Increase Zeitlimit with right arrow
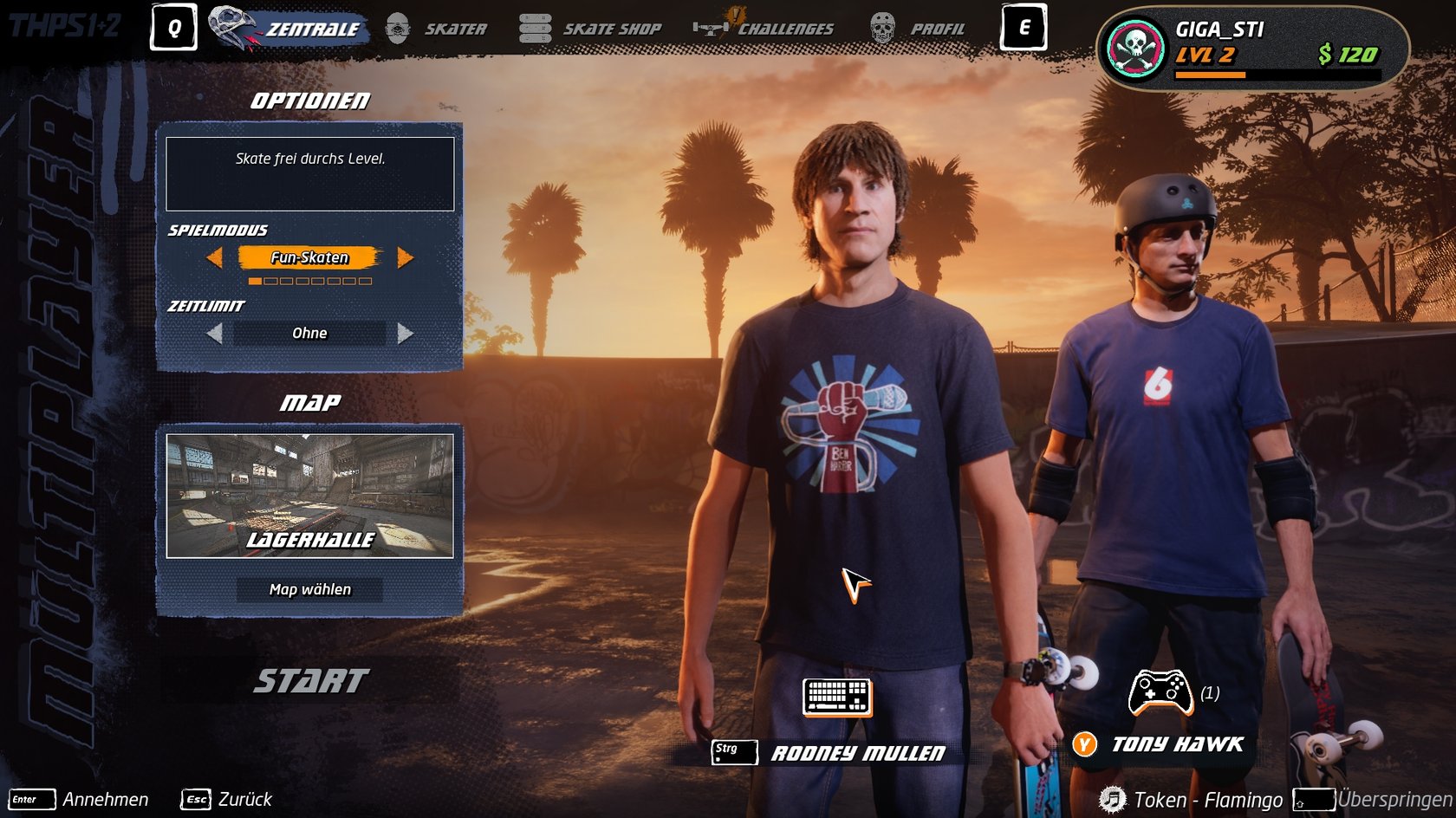1456x818 pixels. point(405,334)
